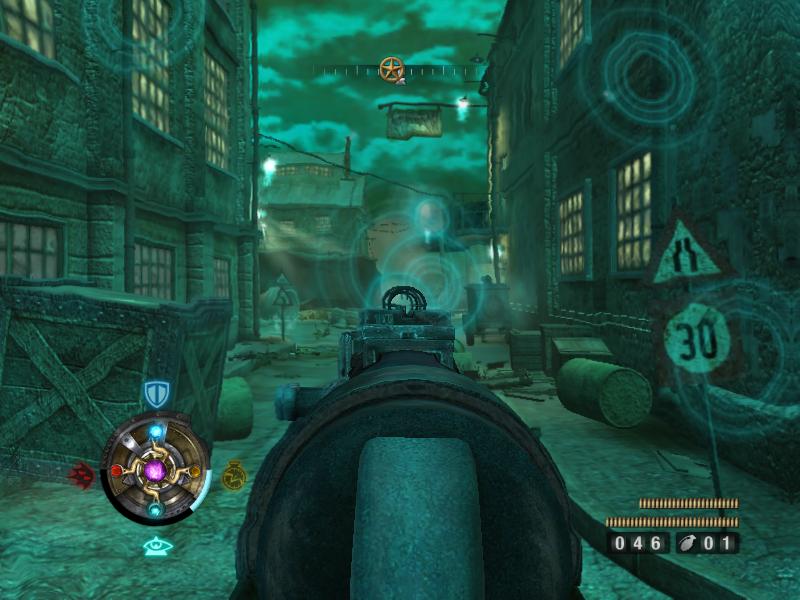Activate the blue shield Veil power
The width and height of the screenshot is (800, 600).
click(155, 393)
